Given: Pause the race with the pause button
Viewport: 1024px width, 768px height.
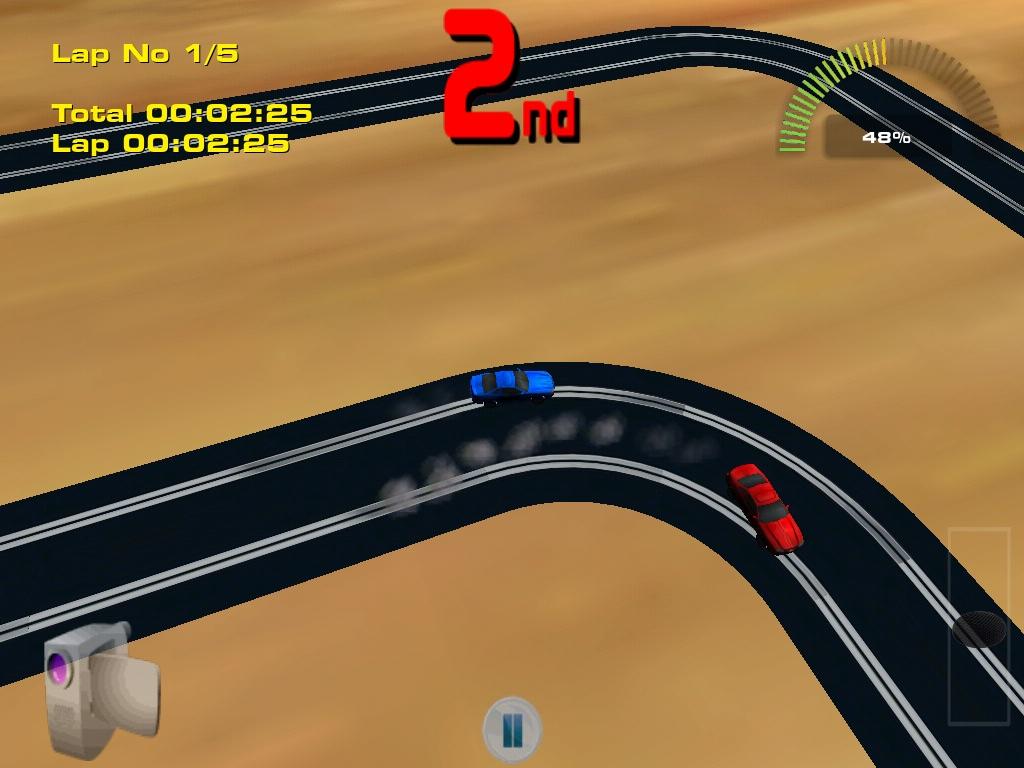Looking at the screenshot, I should point(512,728).
